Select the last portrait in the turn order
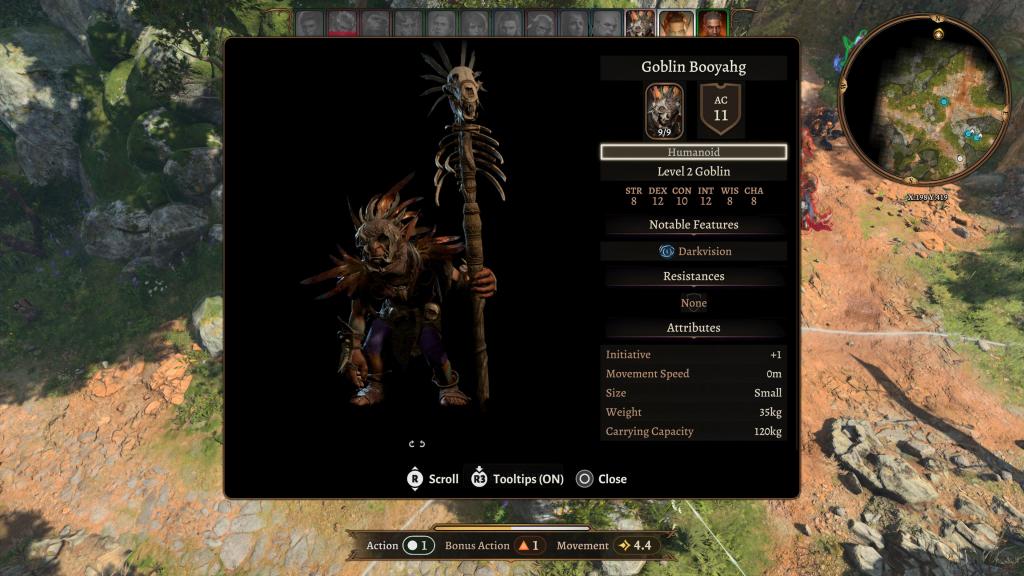Screen dimensions: 1024x576 (713, 23)
